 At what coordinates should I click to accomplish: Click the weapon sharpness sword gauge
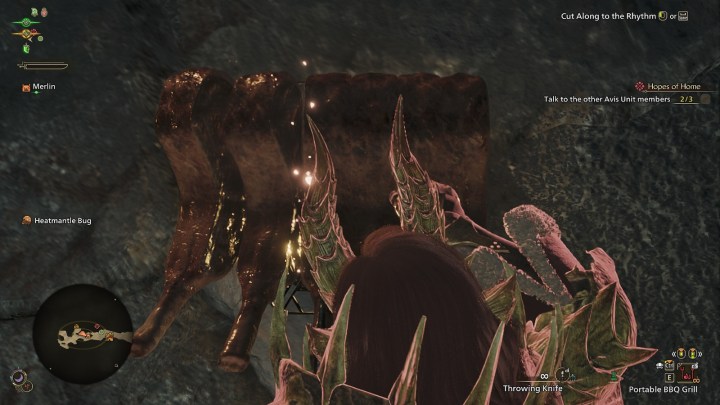coord(43,66)
